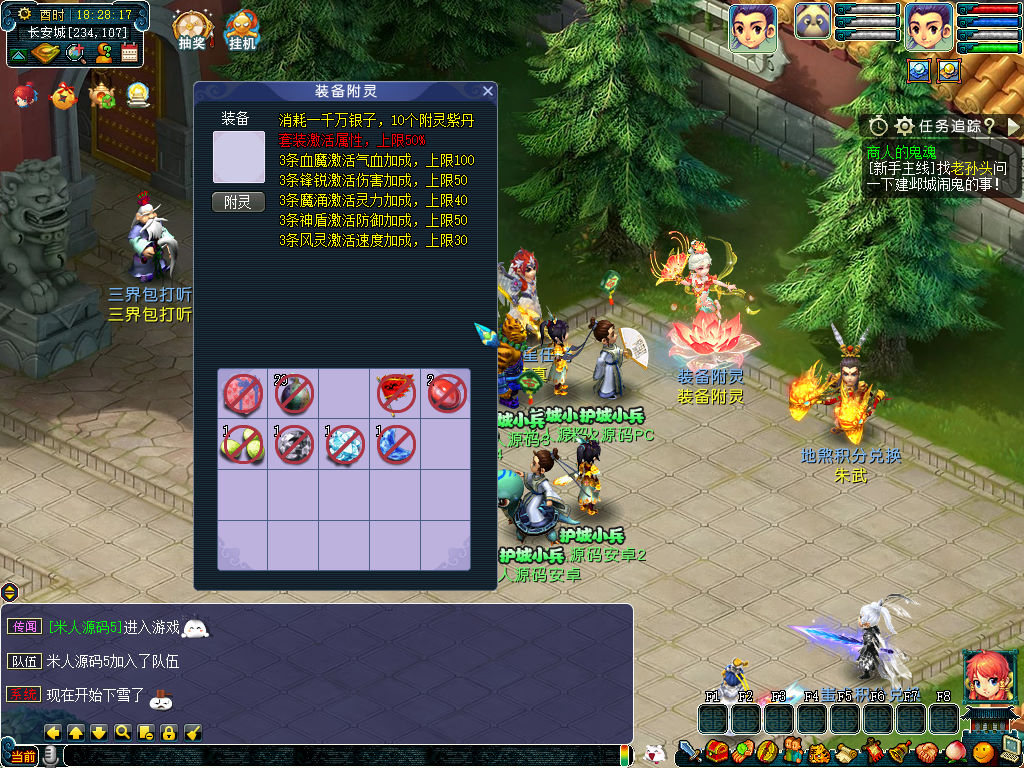Click the 附灵 button
Viewport: 1024px width, 768px height.
point(238,202)
